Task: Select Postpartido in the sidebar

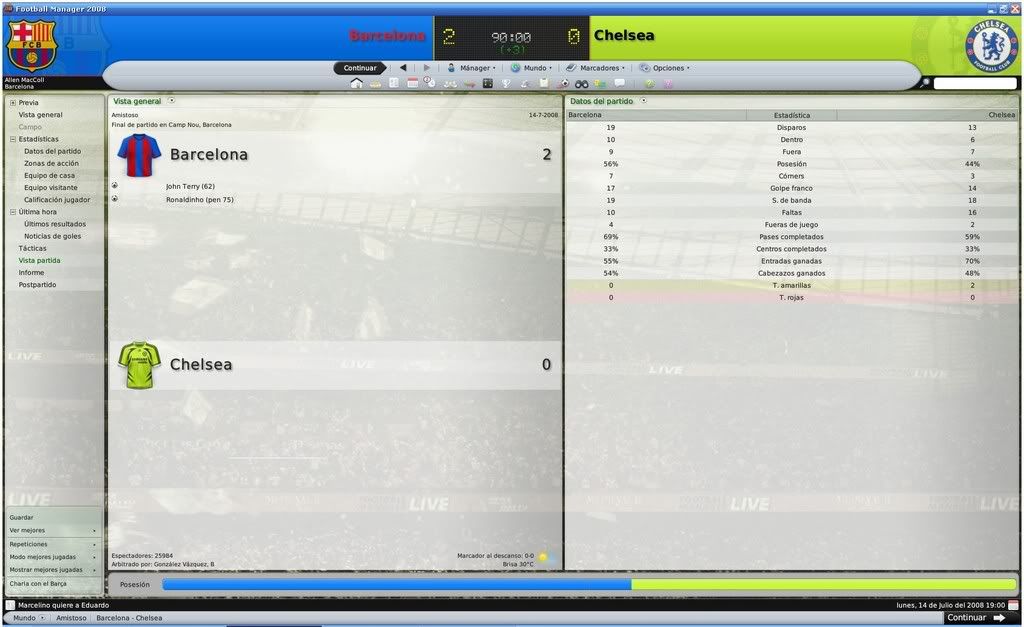Action: click(x=37, y=285)
